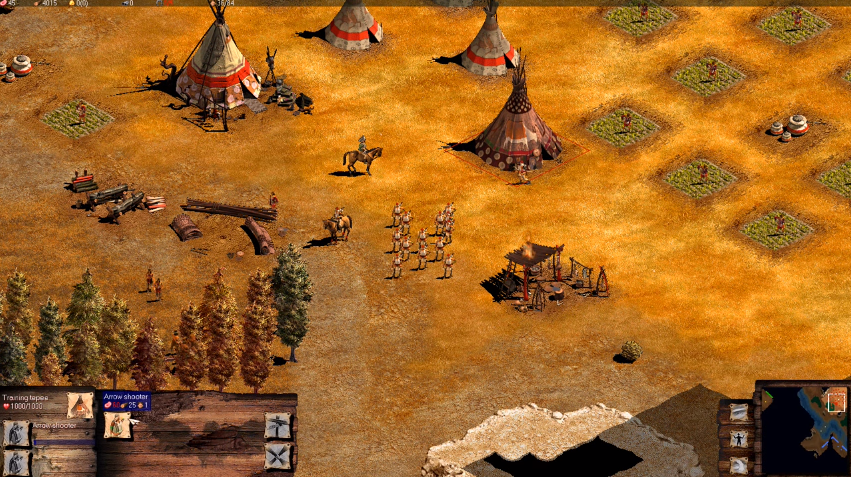Viewport: 851px width, 477px height.
Task: Click the top parchment button beside minimap
Action: (738, 412)
